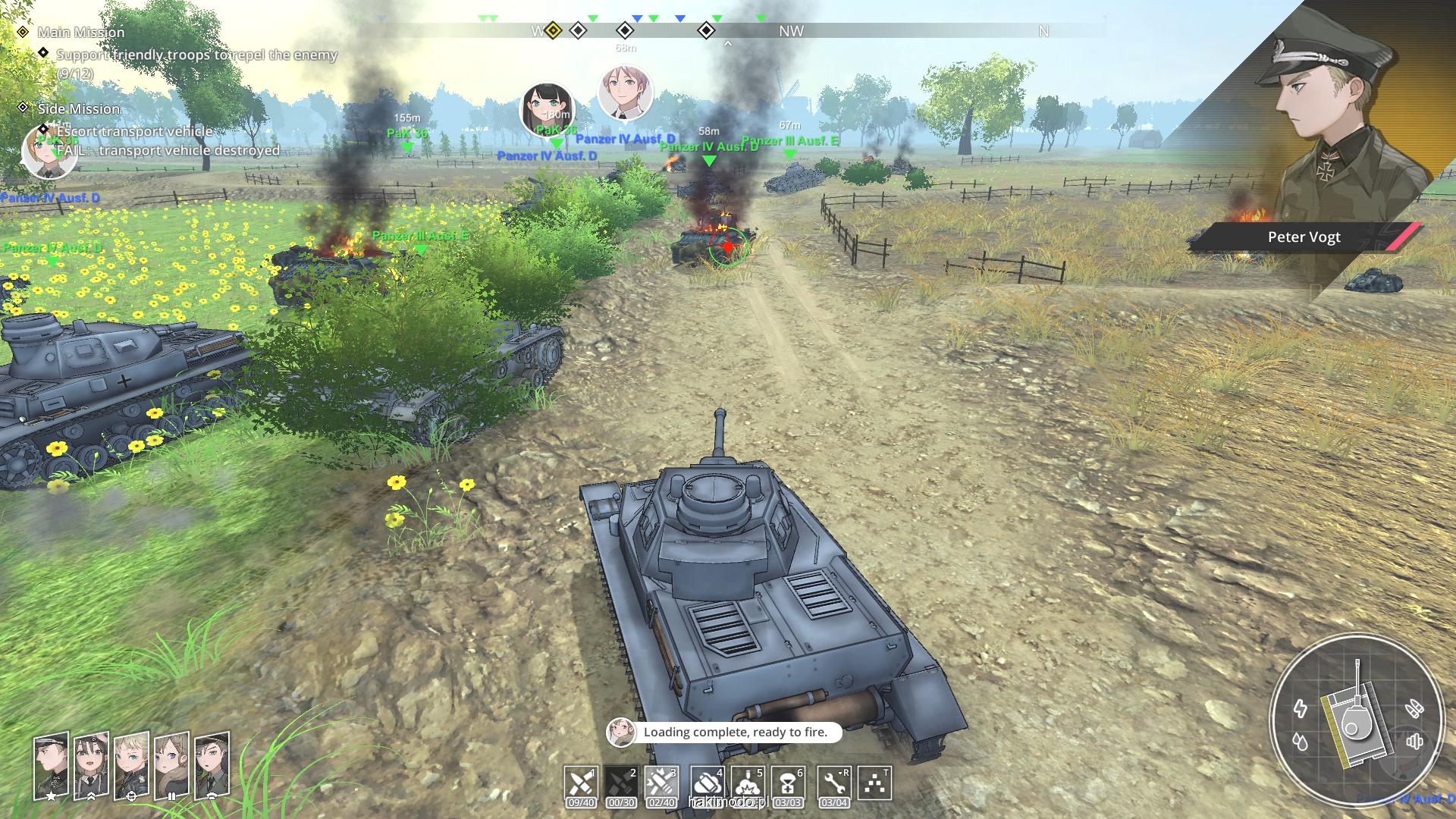Click the tank damage status diagram
This screenshot has width=1456, height=819.
tap(1354, 717)
